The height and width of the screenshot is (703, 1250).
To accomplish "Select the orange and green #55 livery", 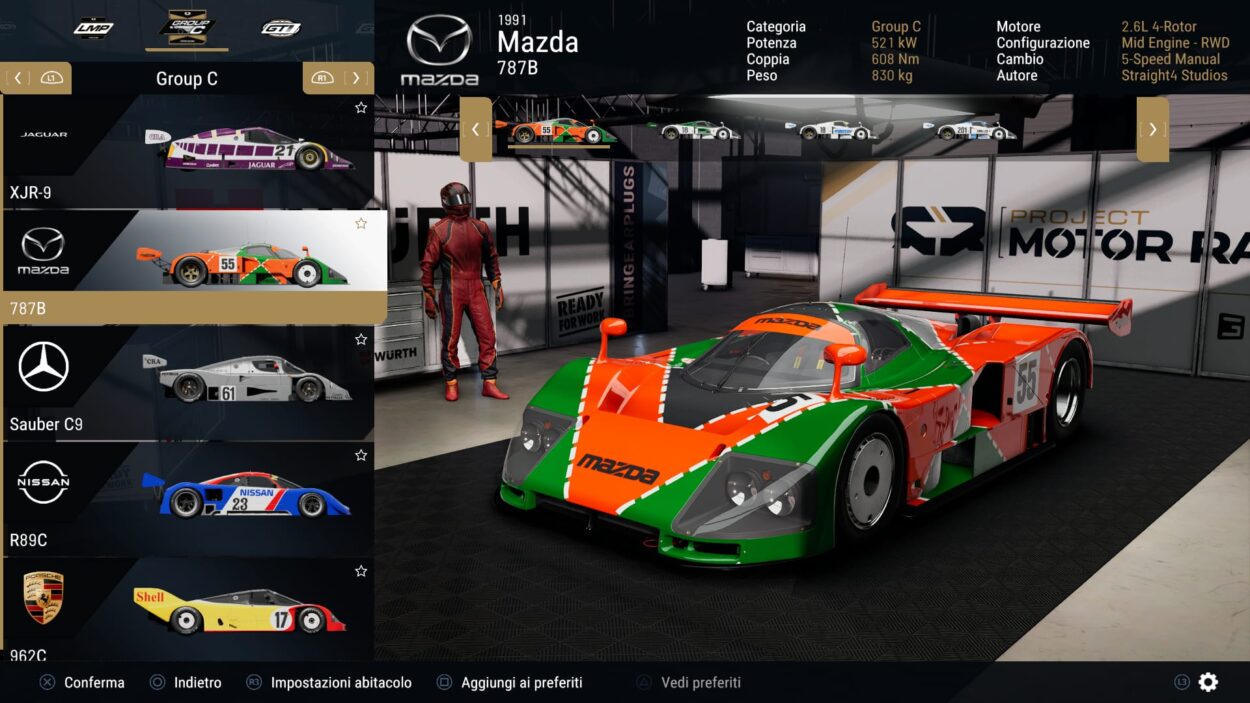I will (559, 131).
